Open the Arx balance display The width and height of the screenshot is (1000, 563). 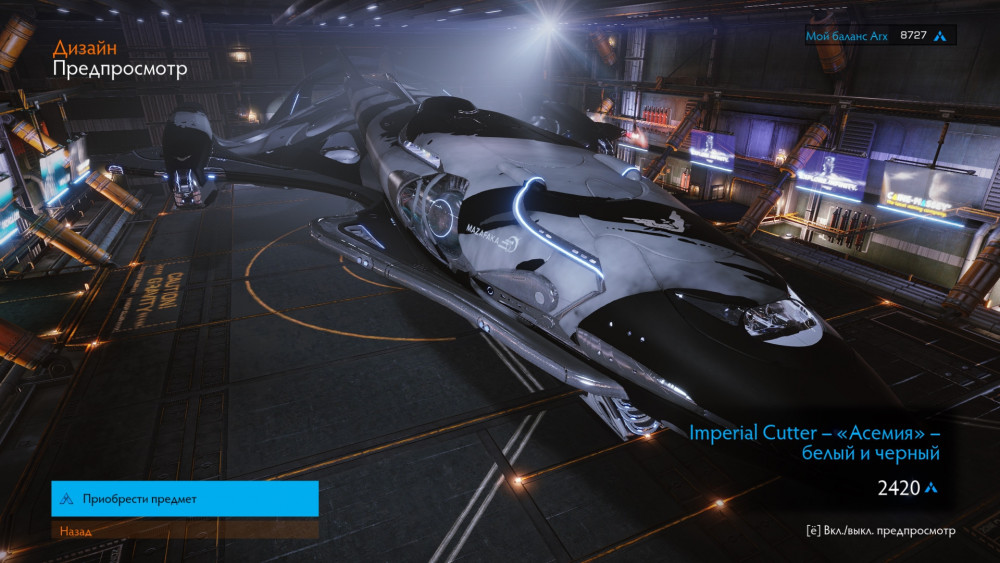(880, 36)
